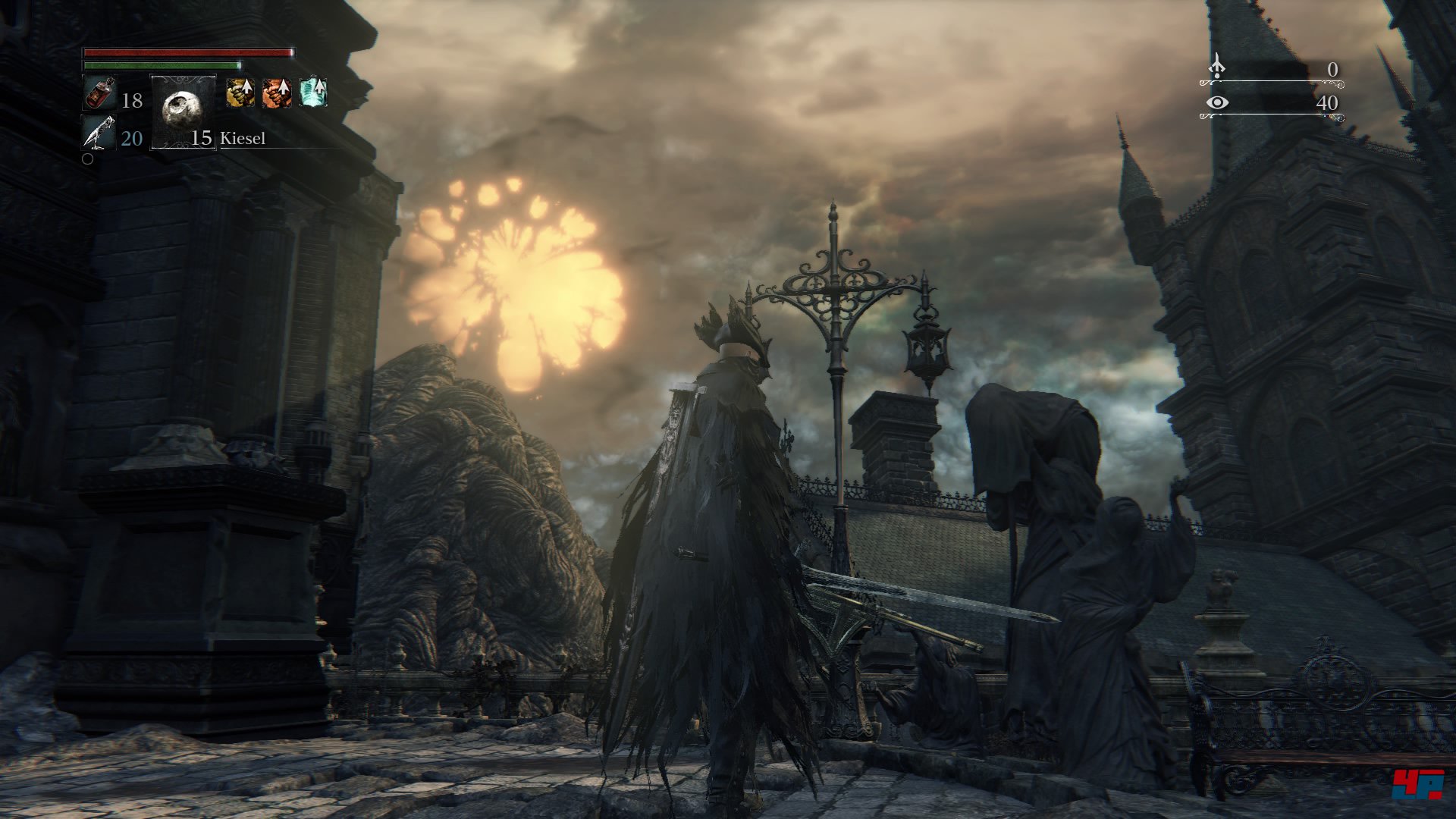Select the quicksilver bullet icon
Viewport: 1456px width, 819px height.
click(99, 133)
